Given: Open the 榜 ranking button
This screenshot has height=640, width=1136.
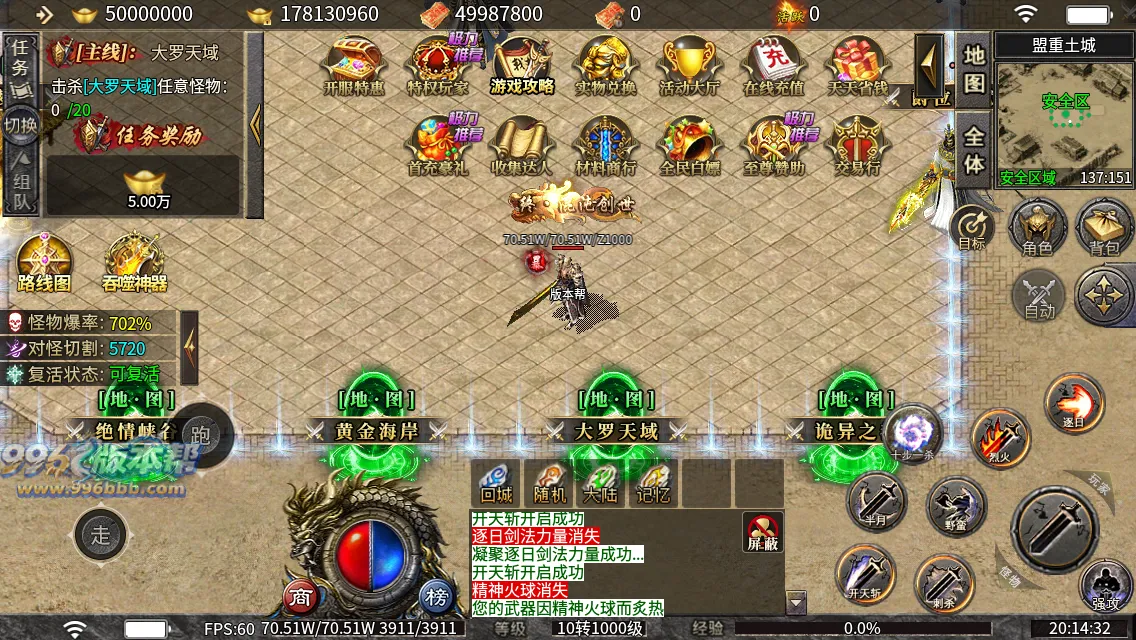Looking at the screenshot, I should click(436, 596).
